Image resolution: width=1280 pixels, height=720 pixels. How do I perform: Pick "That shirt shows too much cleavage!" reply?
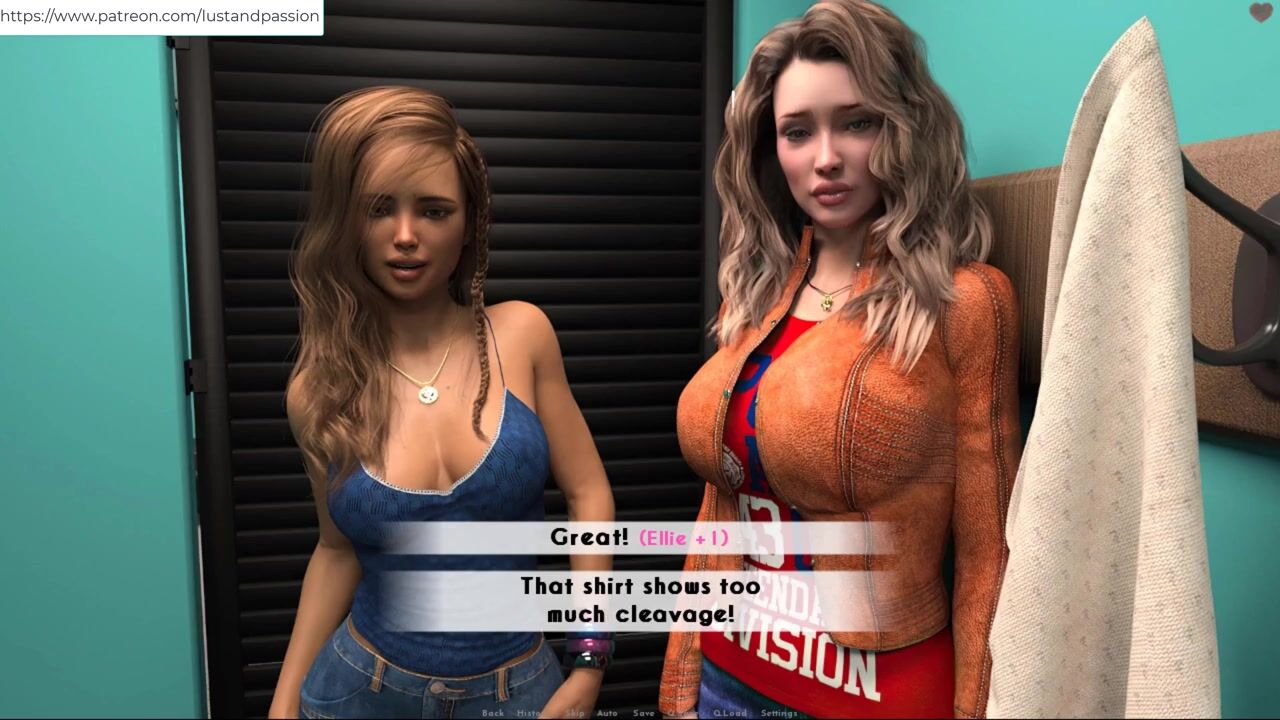click(639, 600)
